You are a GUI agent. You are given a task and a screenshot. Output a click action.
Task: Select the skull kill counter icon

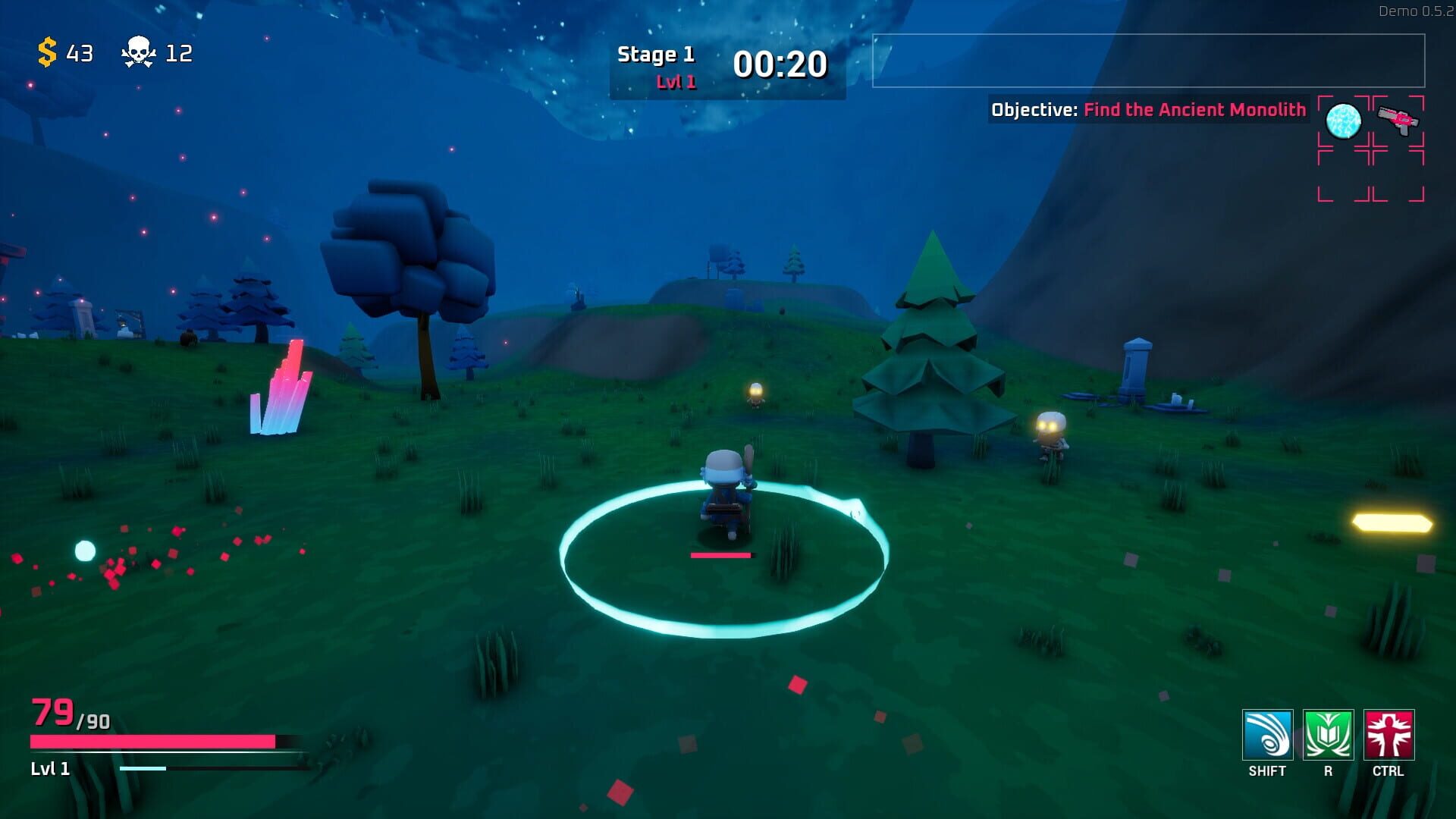click(137, 52)
